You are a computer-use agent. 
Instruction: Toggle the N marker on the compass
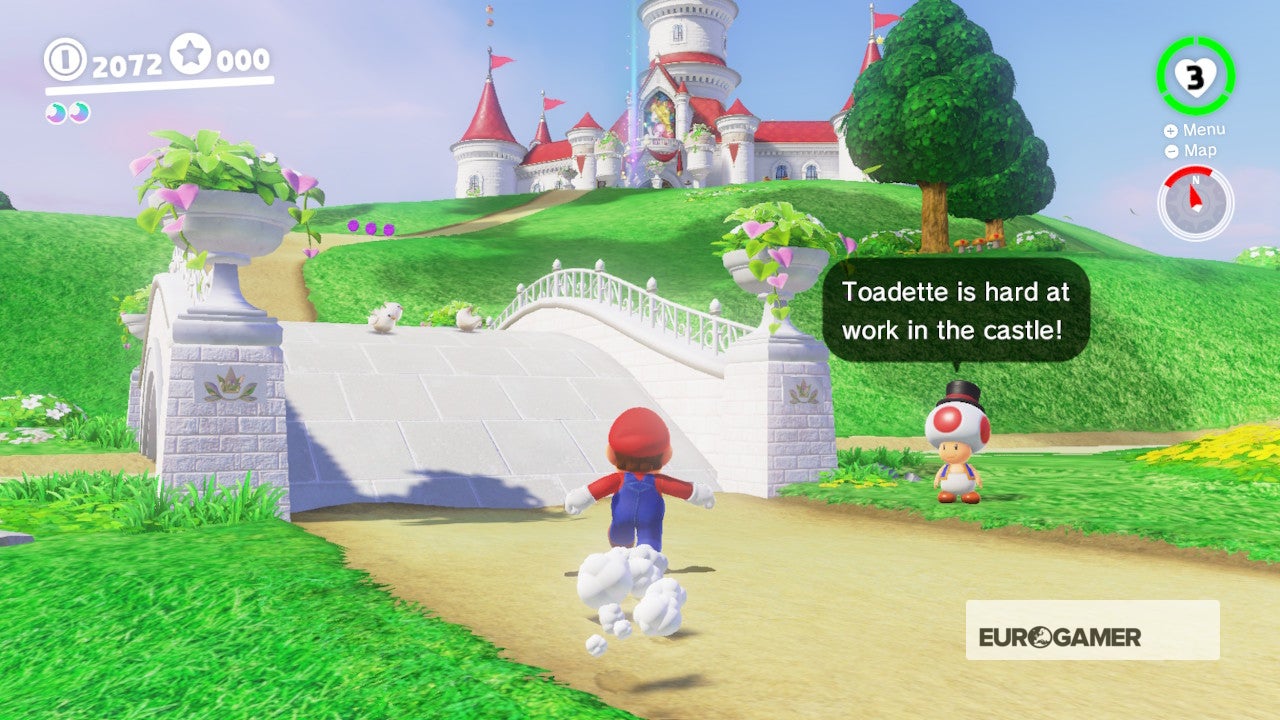1197,180
